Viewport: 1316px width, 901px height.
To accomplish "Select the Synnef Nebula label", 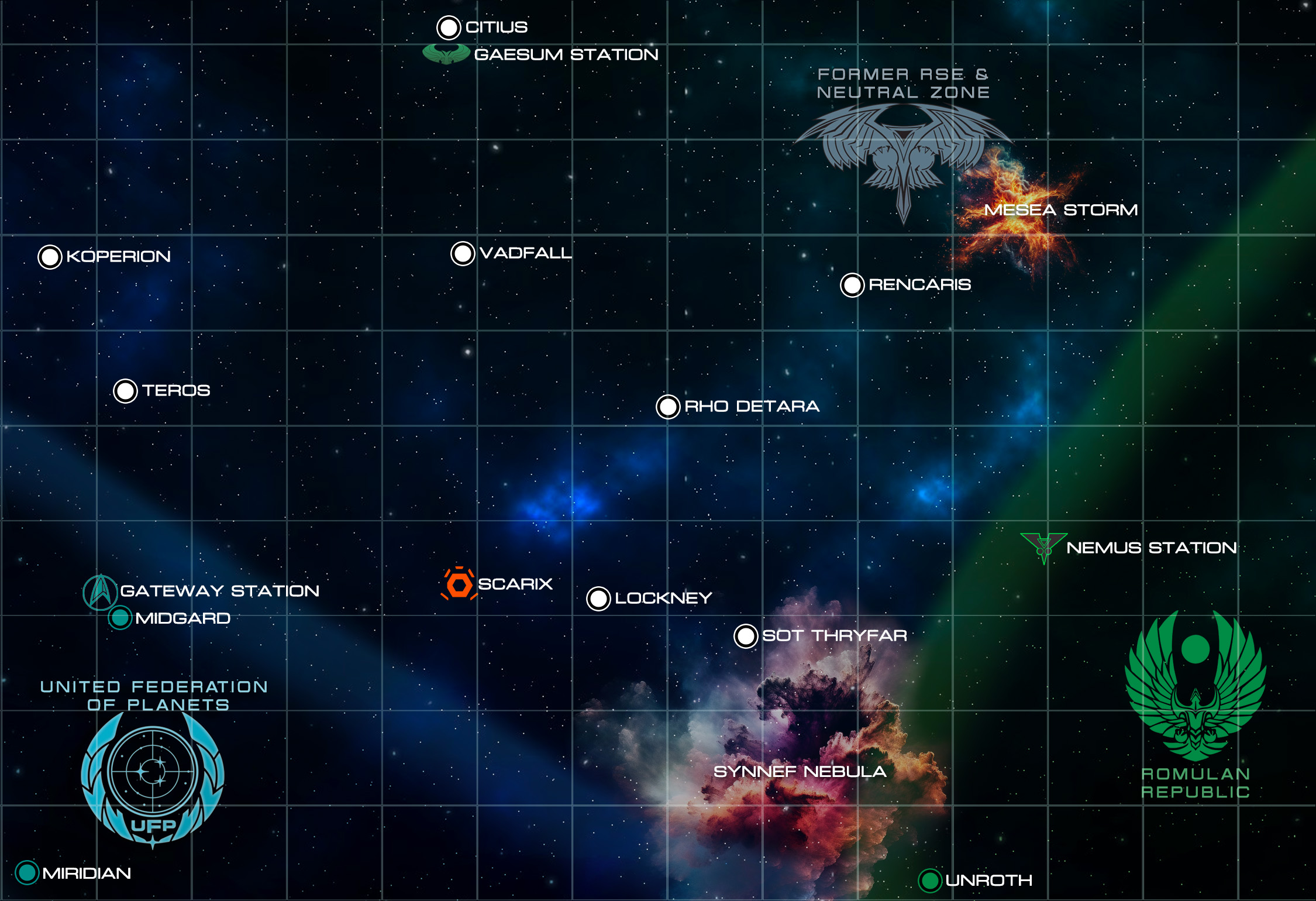I will [800, 772].
